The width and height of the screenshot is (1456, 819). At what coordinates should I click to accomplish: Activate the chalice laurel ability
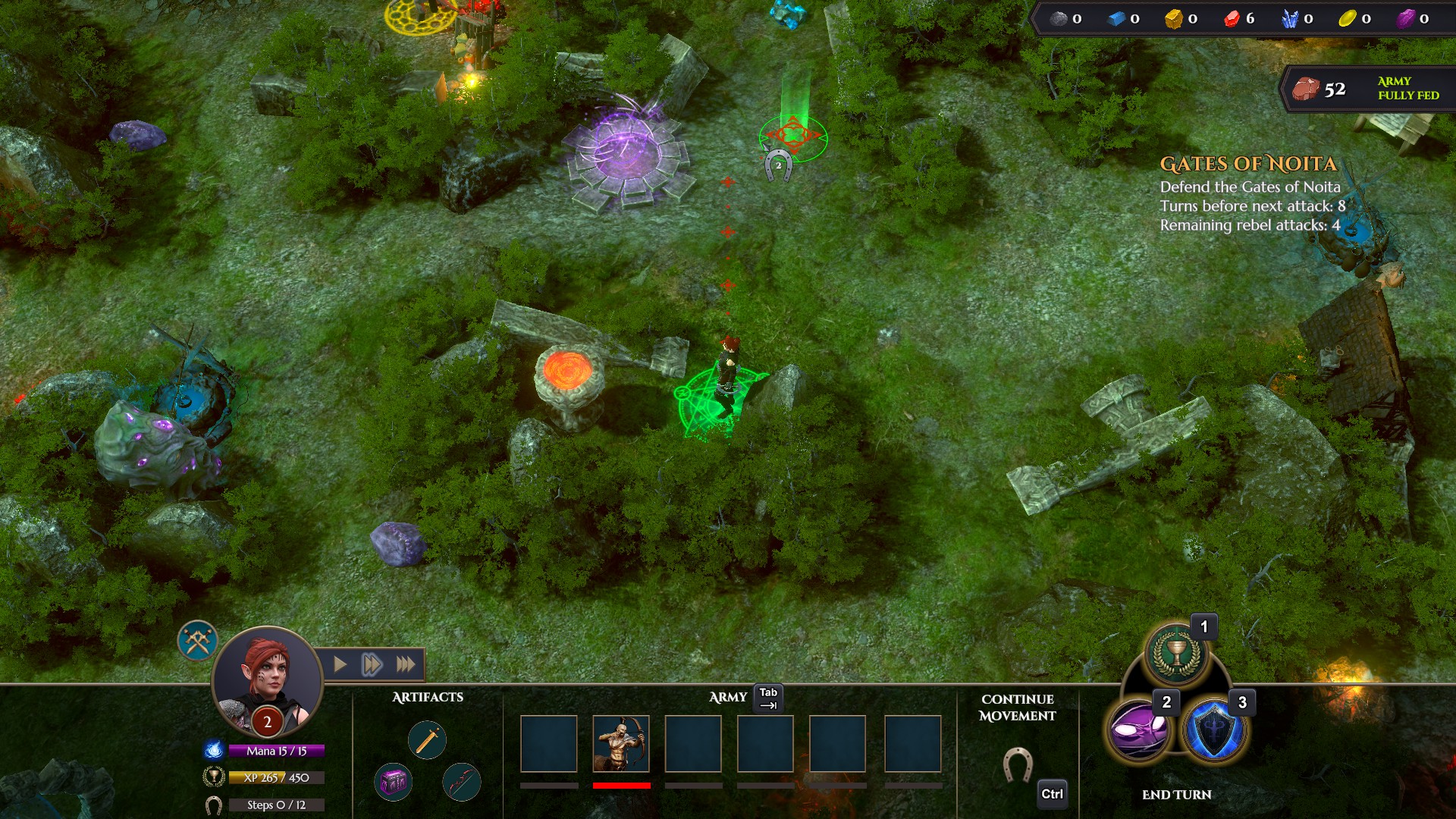point(1176,654)
